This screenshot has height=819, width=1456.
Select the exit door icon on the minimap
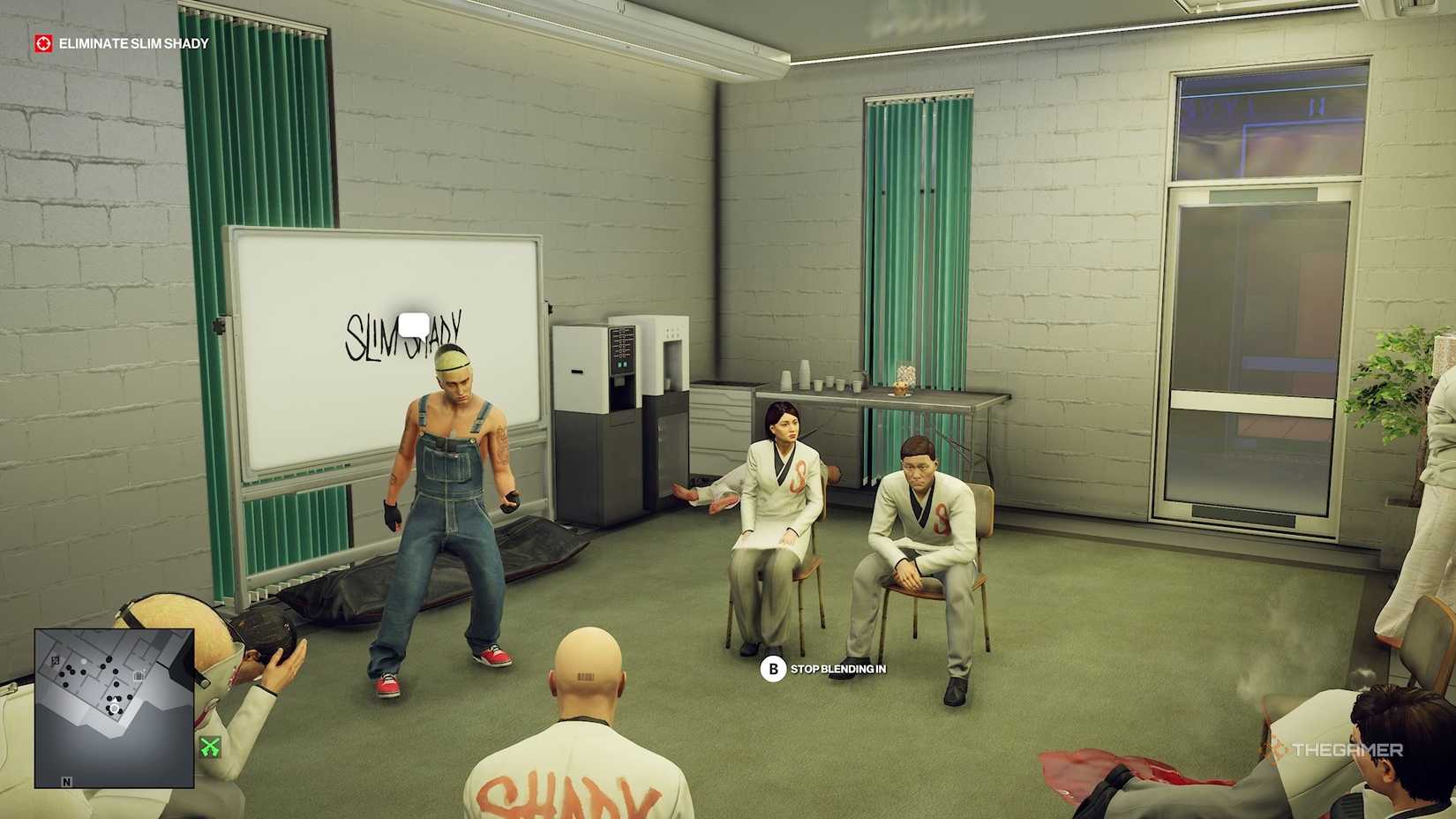(x=56, y=660)
